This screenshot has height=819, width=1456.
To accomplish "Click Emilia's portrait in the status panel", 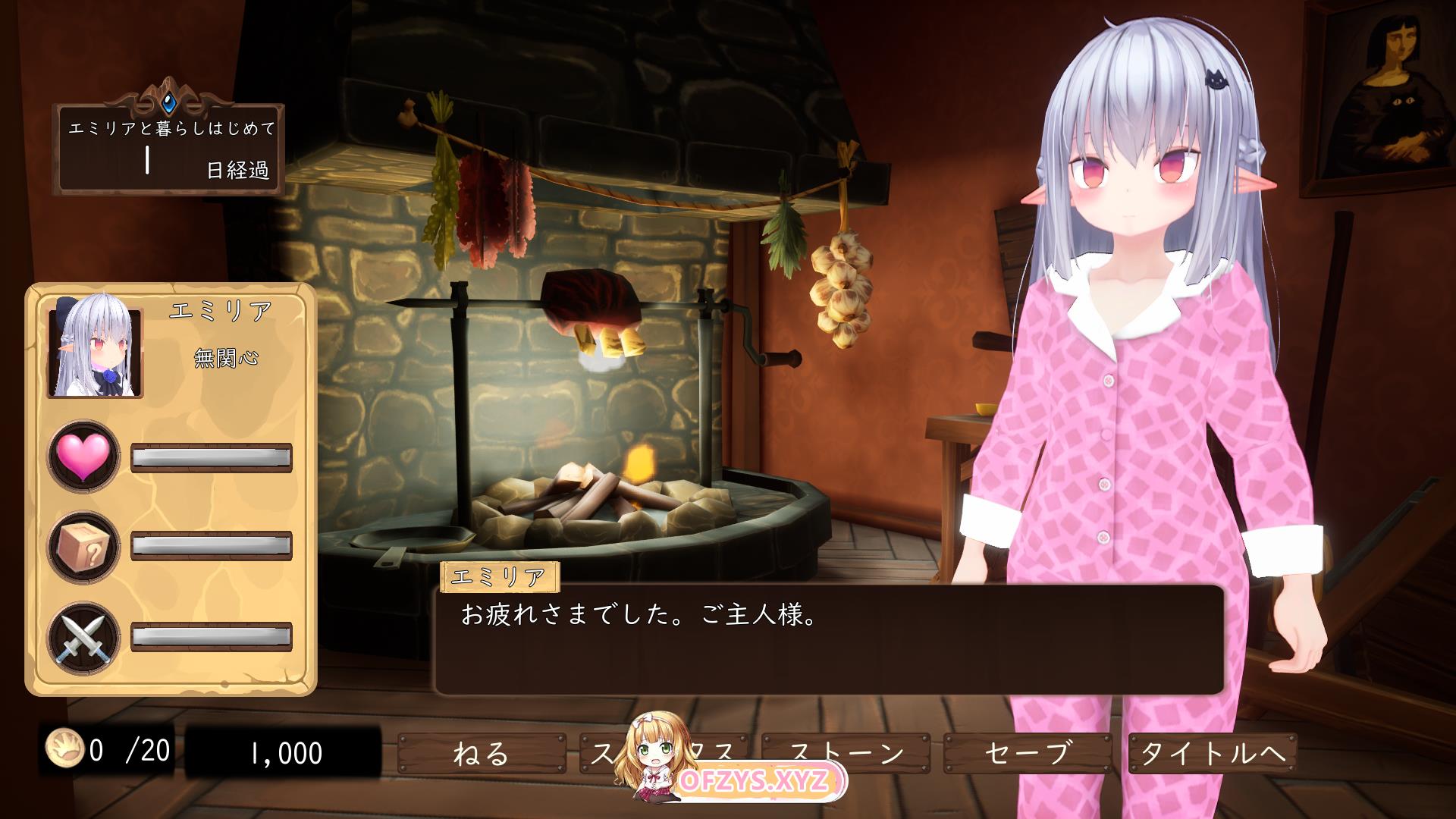I will pyautogui.click(x=96, y=352).
